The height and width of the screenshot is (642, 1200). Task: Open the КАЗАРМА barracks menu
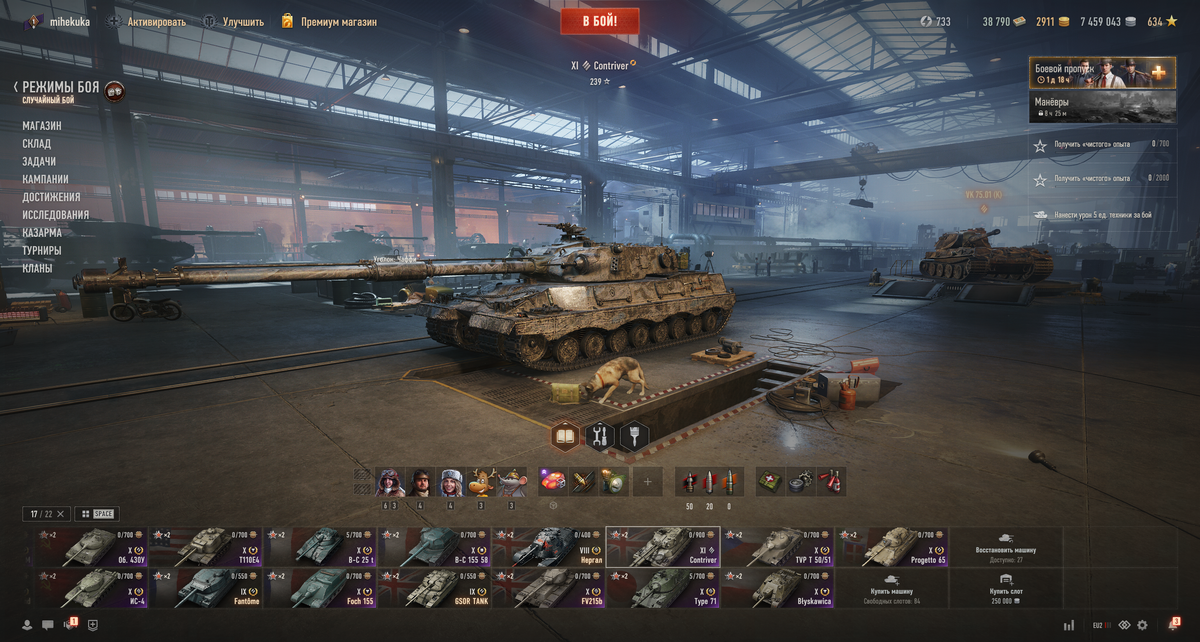click(42, 233)
